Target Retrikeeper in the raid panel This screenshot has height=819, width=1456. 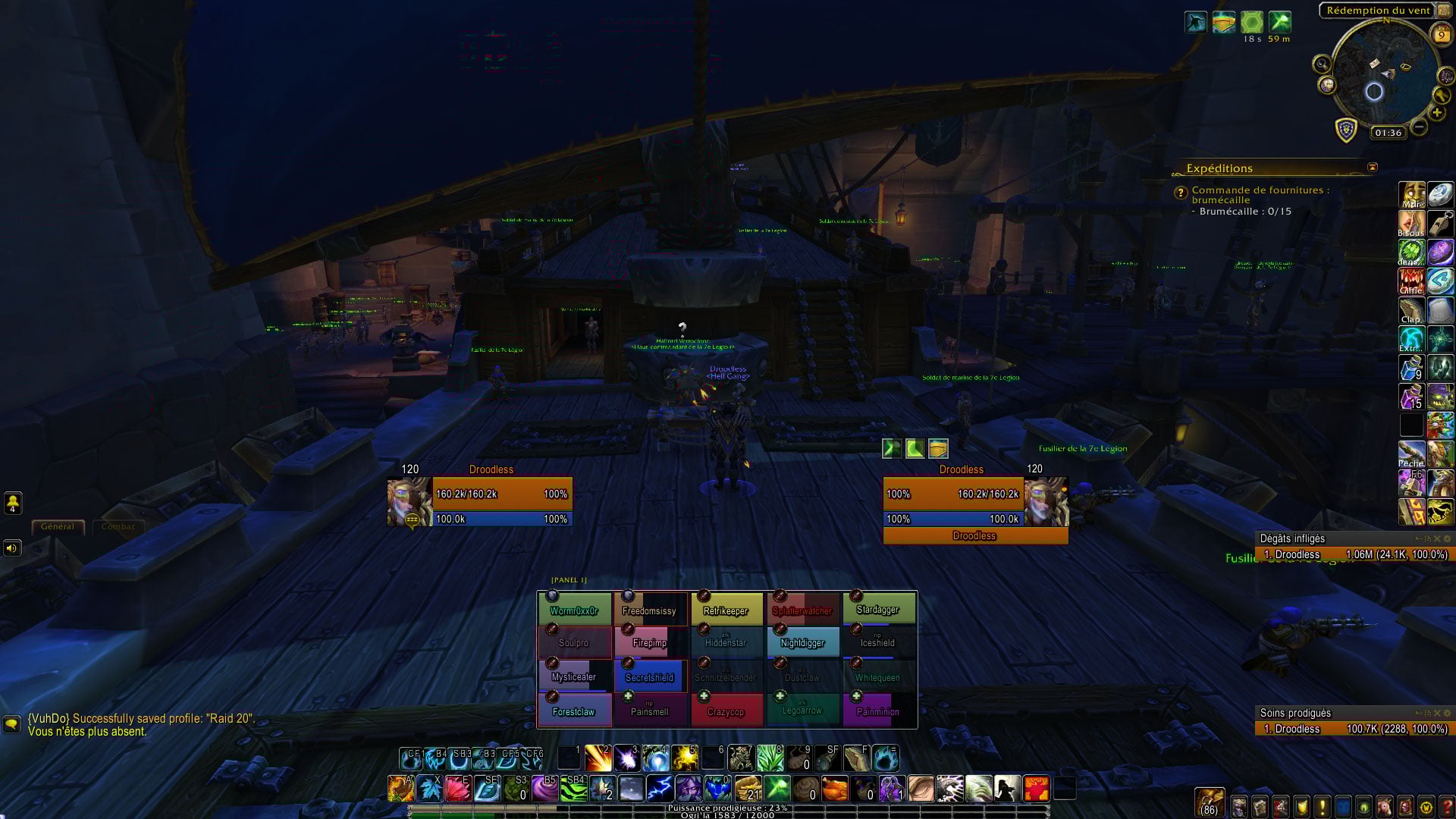click(726, 609)
